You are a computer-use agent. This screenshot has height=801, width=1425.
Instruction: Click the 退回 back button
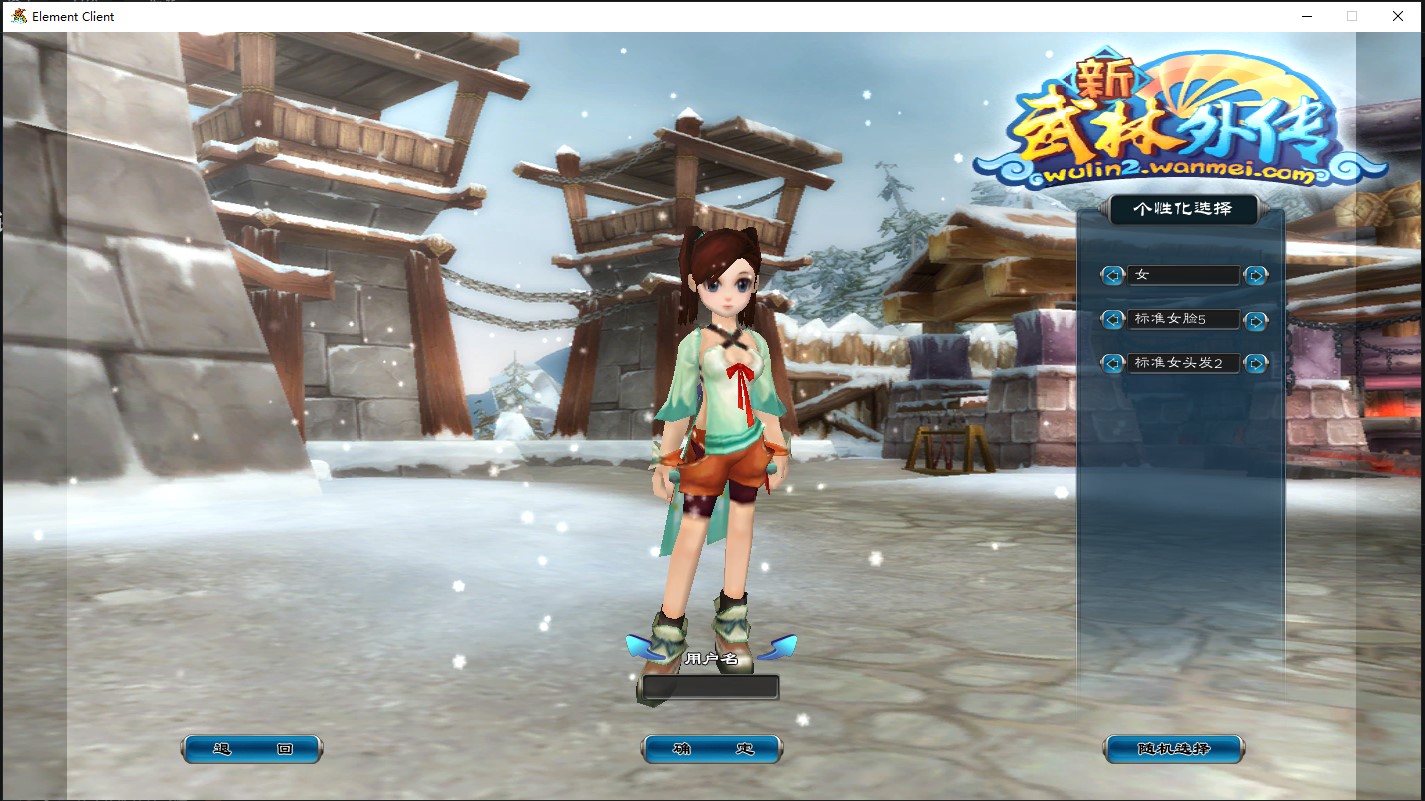pyautogui.click(x=252, y=749)
